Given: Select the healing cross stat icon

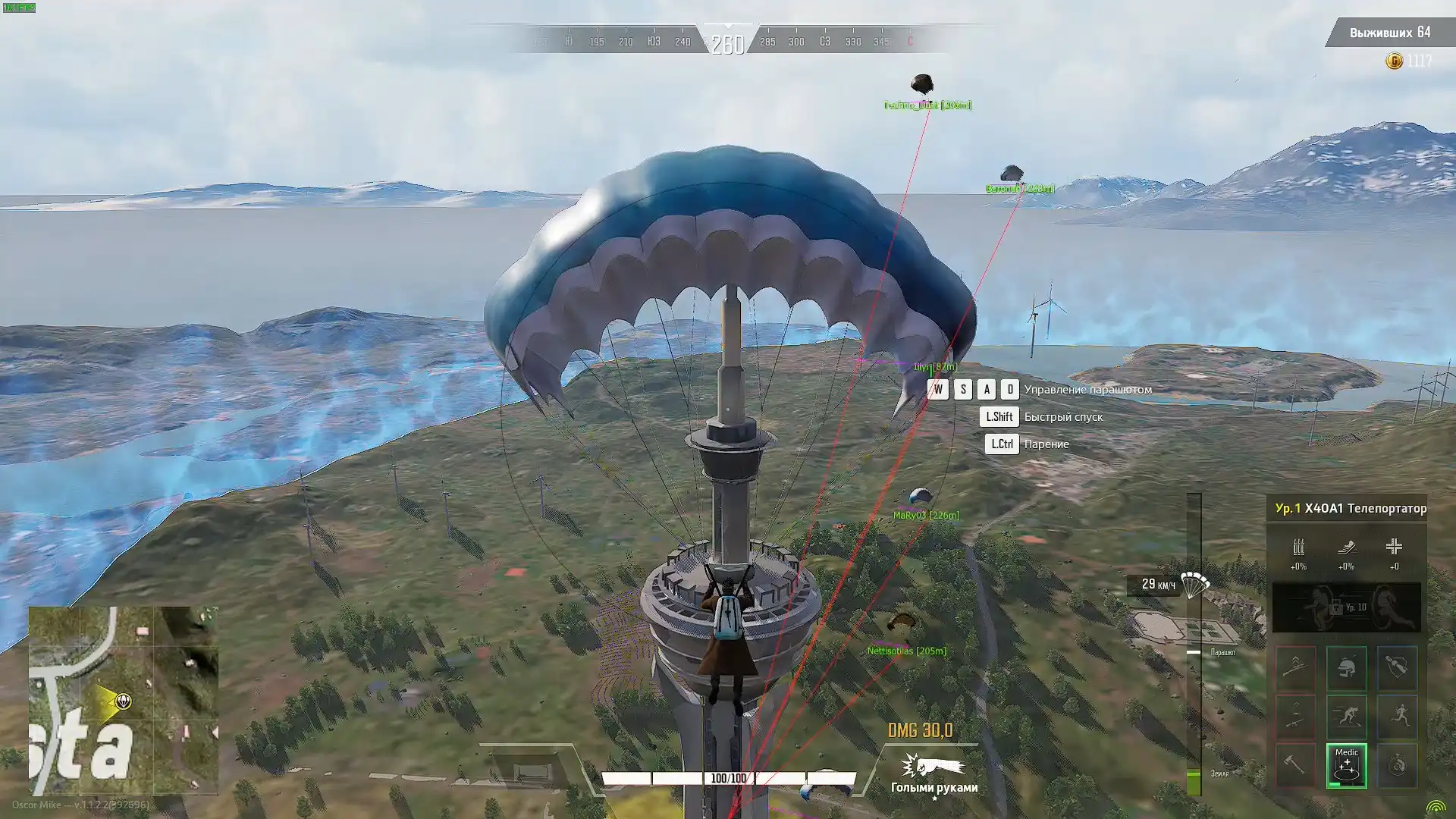Looking at the screenshot, I should (1394, 548).
